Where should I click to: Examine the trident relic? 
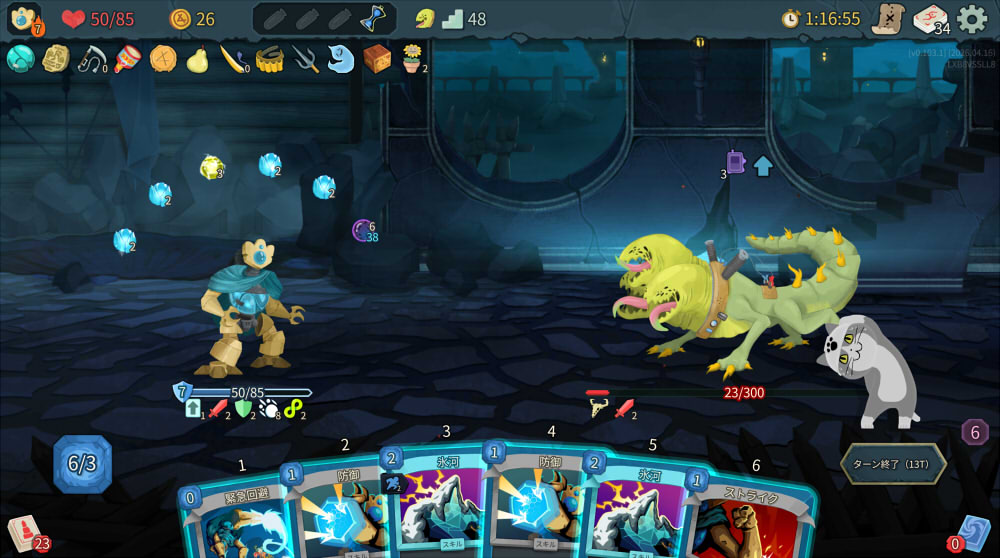coord(305,59)
